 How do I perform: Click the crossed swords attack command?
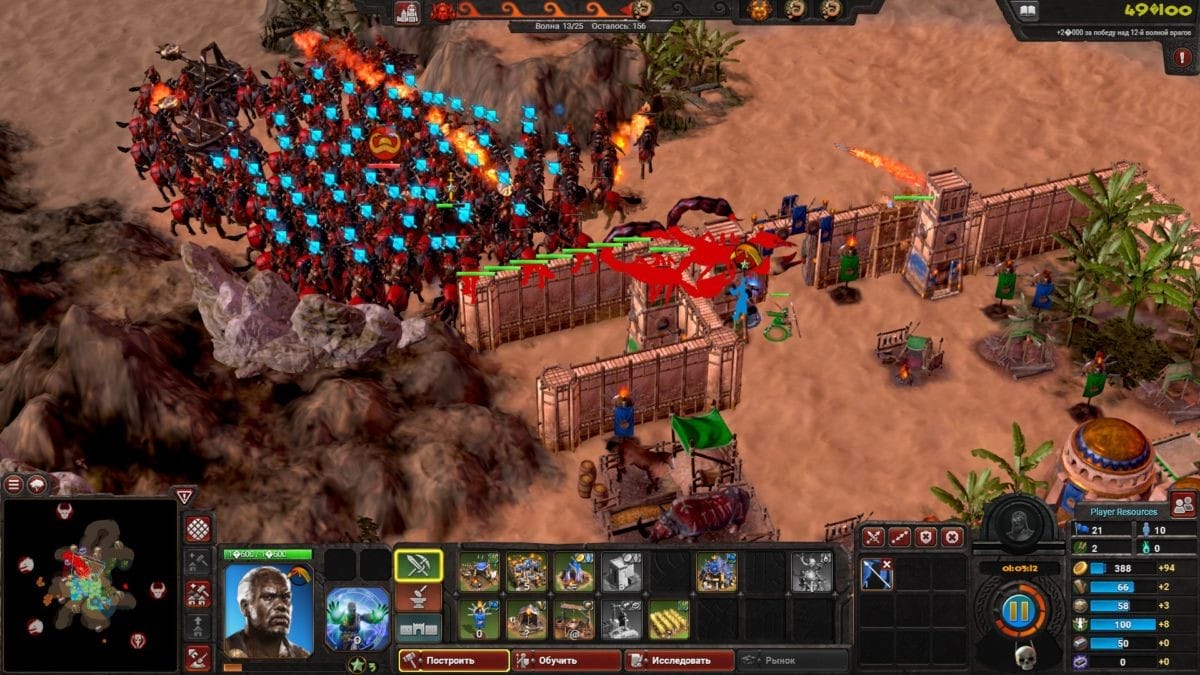coord(874,537)
